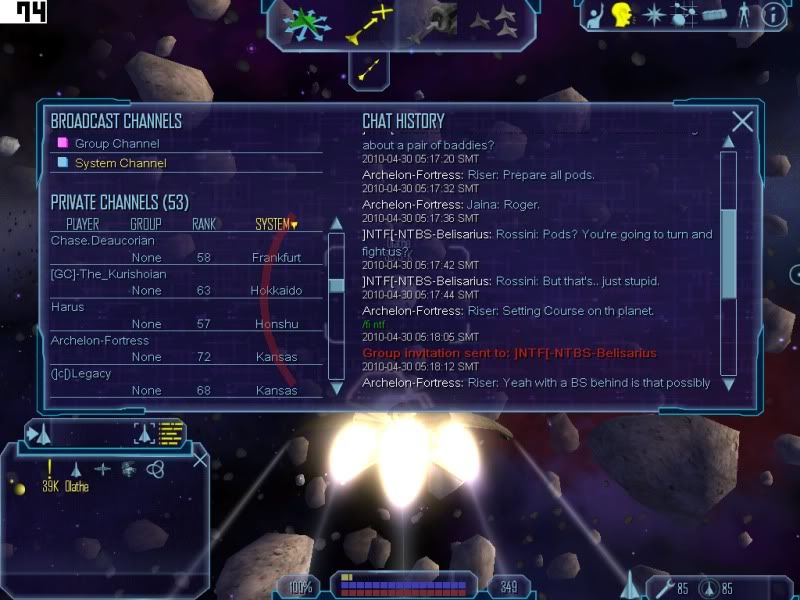The width and height of the screenshot is (800, 600).
Task: Close the Olathe contacts panel
Action: coord(200,459)
